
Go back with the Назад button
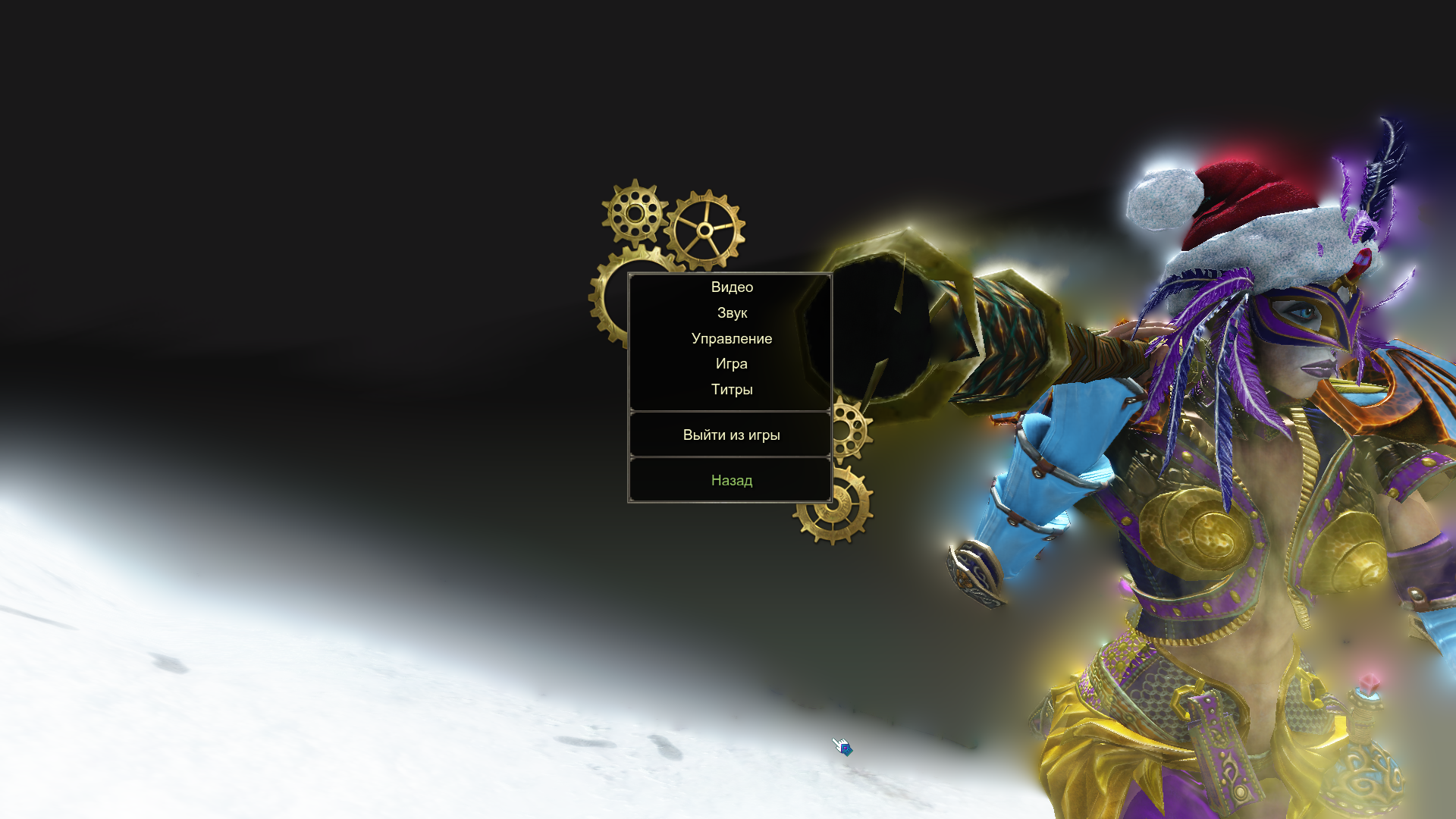[x=731, y=481]
